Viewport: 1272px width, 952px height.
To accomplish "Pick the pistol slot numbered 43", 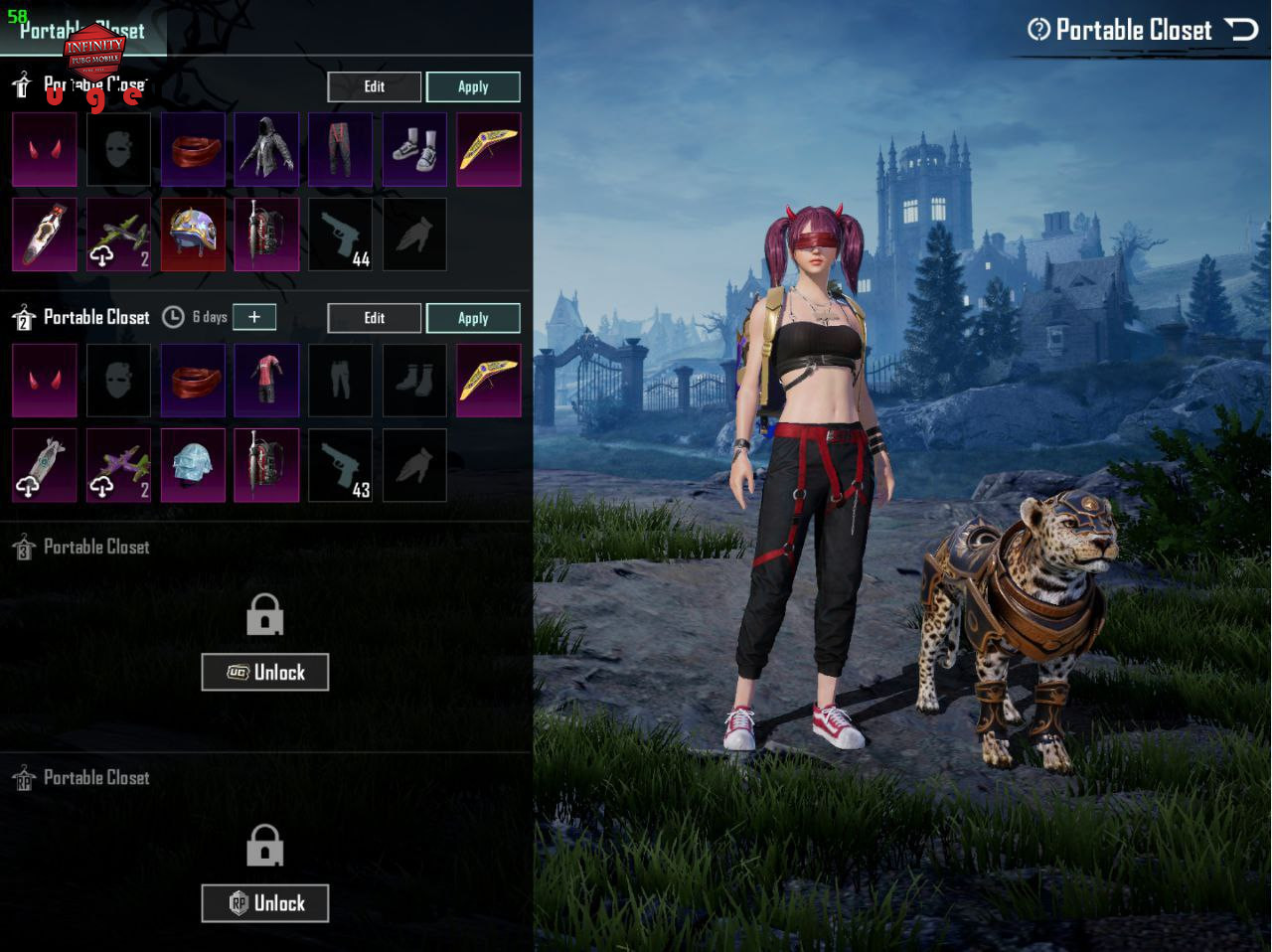I will [x=340, y=465].
